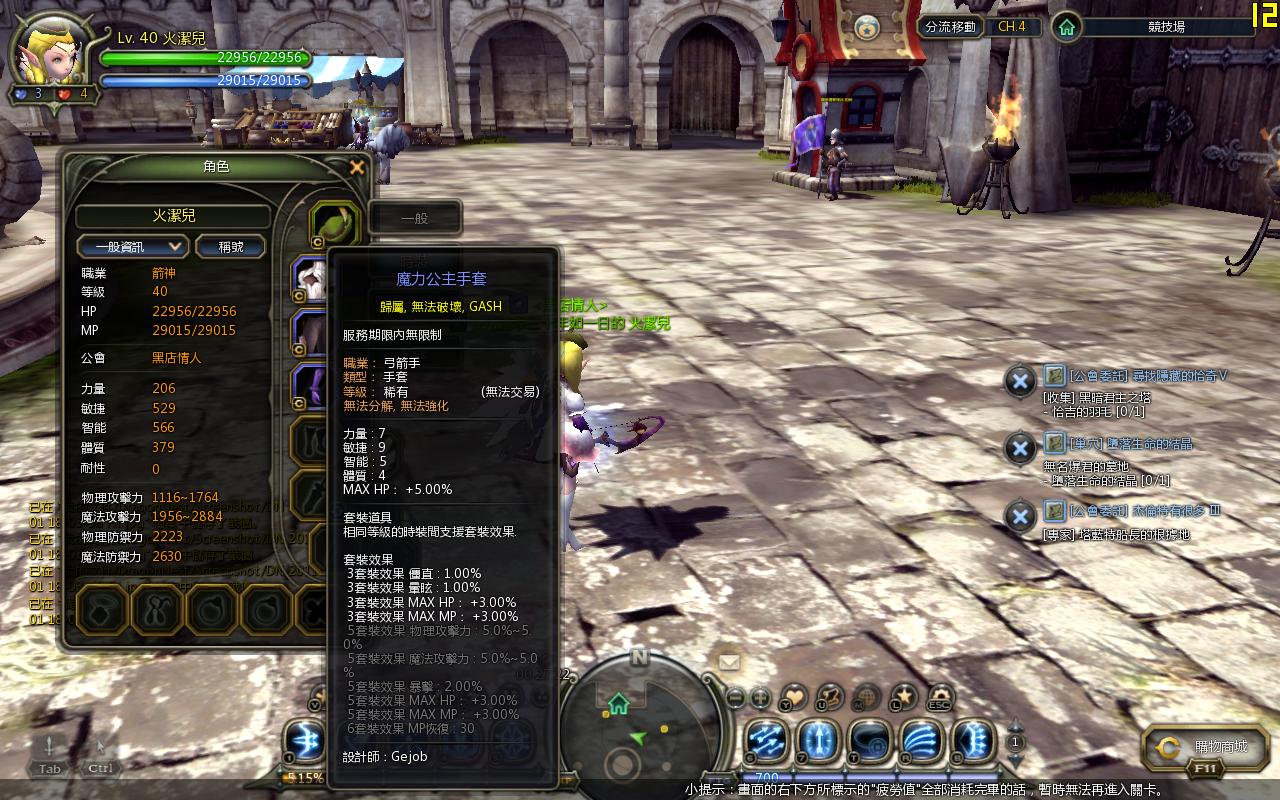Zoom out the minimap with minus button
The image size is (1280, 800).
point(736,697)
